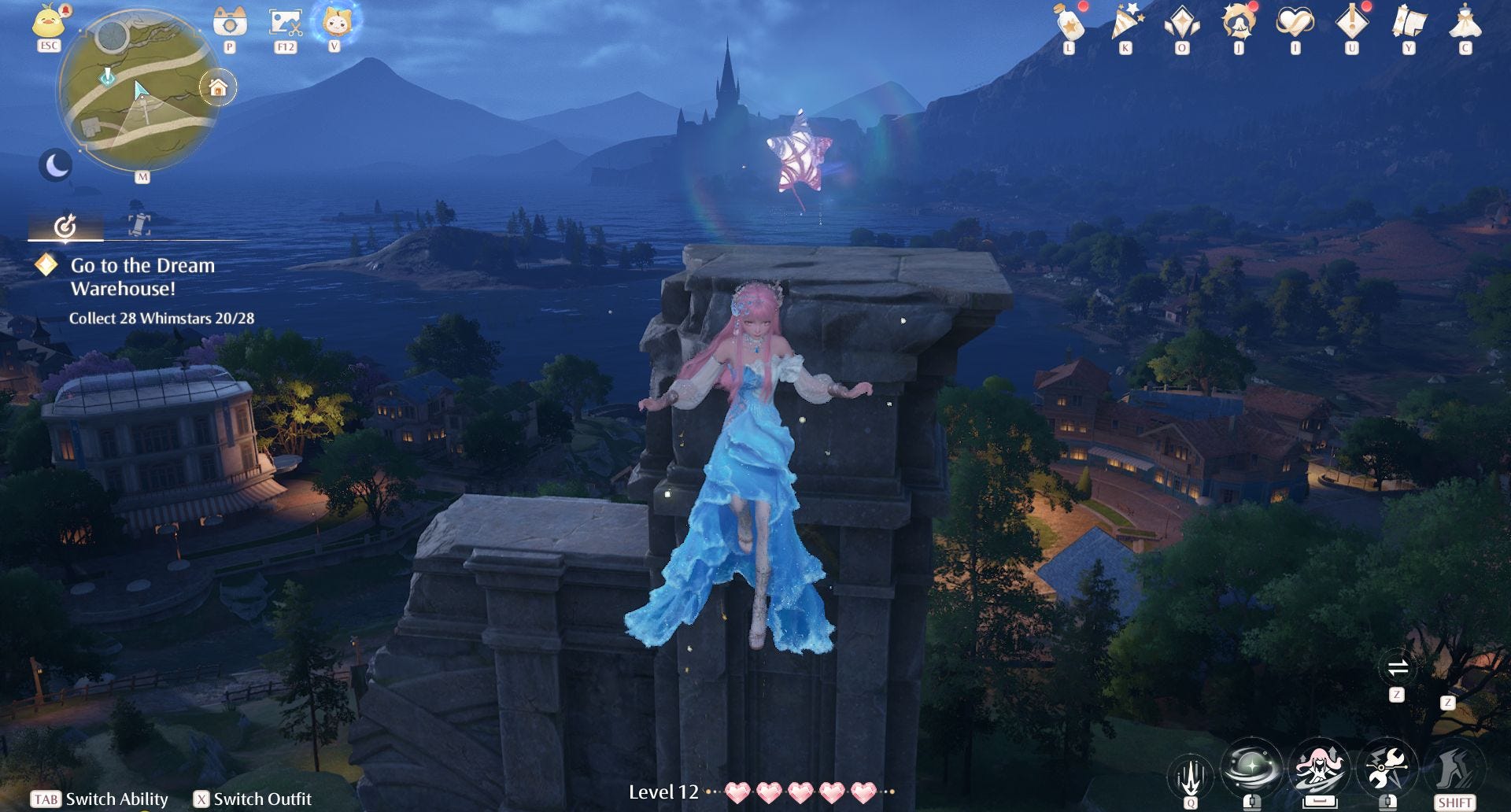
Task: Activate the downward plunge ability
Action: coord(1191,775)
